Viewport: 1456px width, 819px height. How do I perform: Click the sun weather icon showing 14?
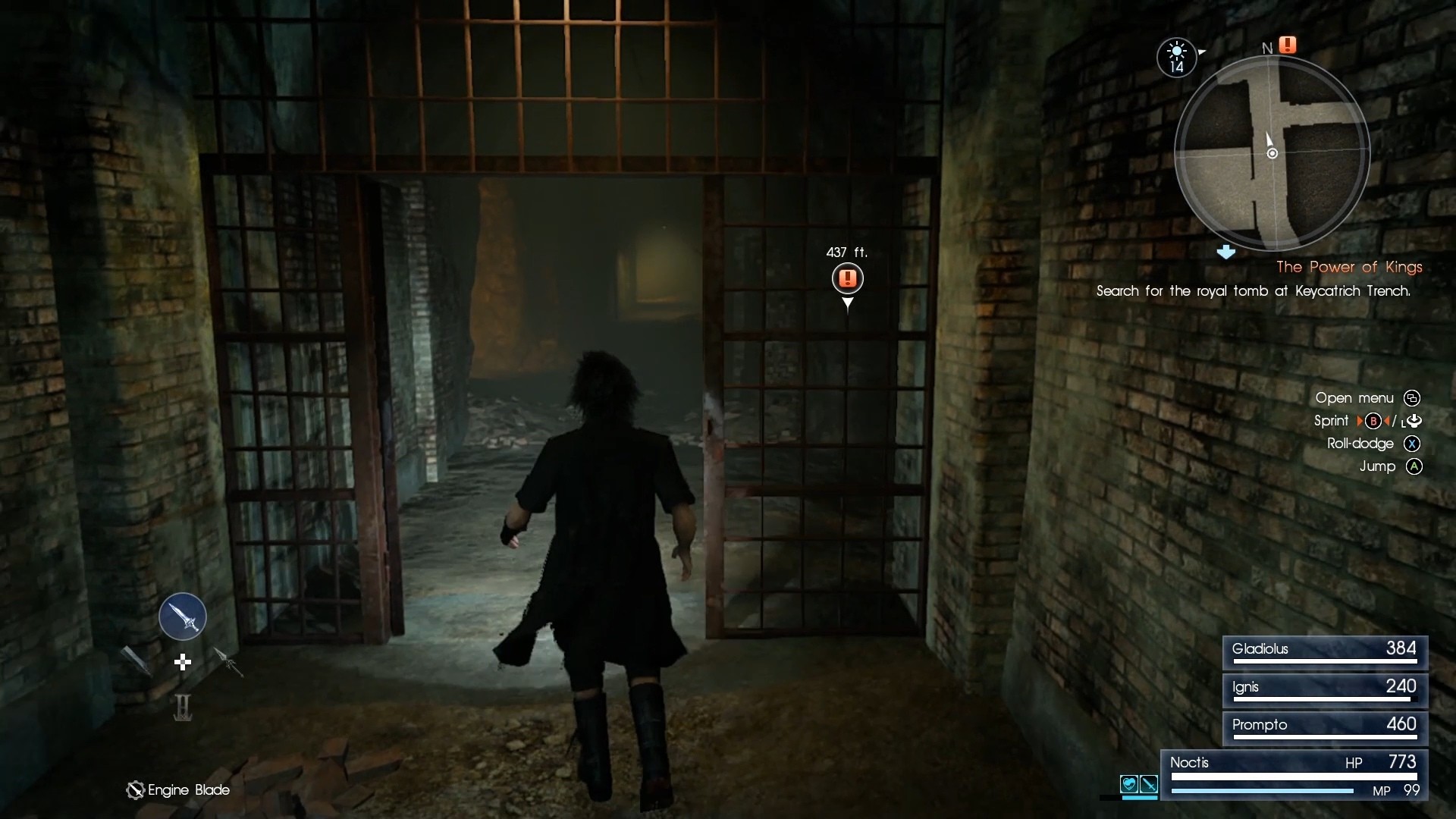(x=1175, y=57)
